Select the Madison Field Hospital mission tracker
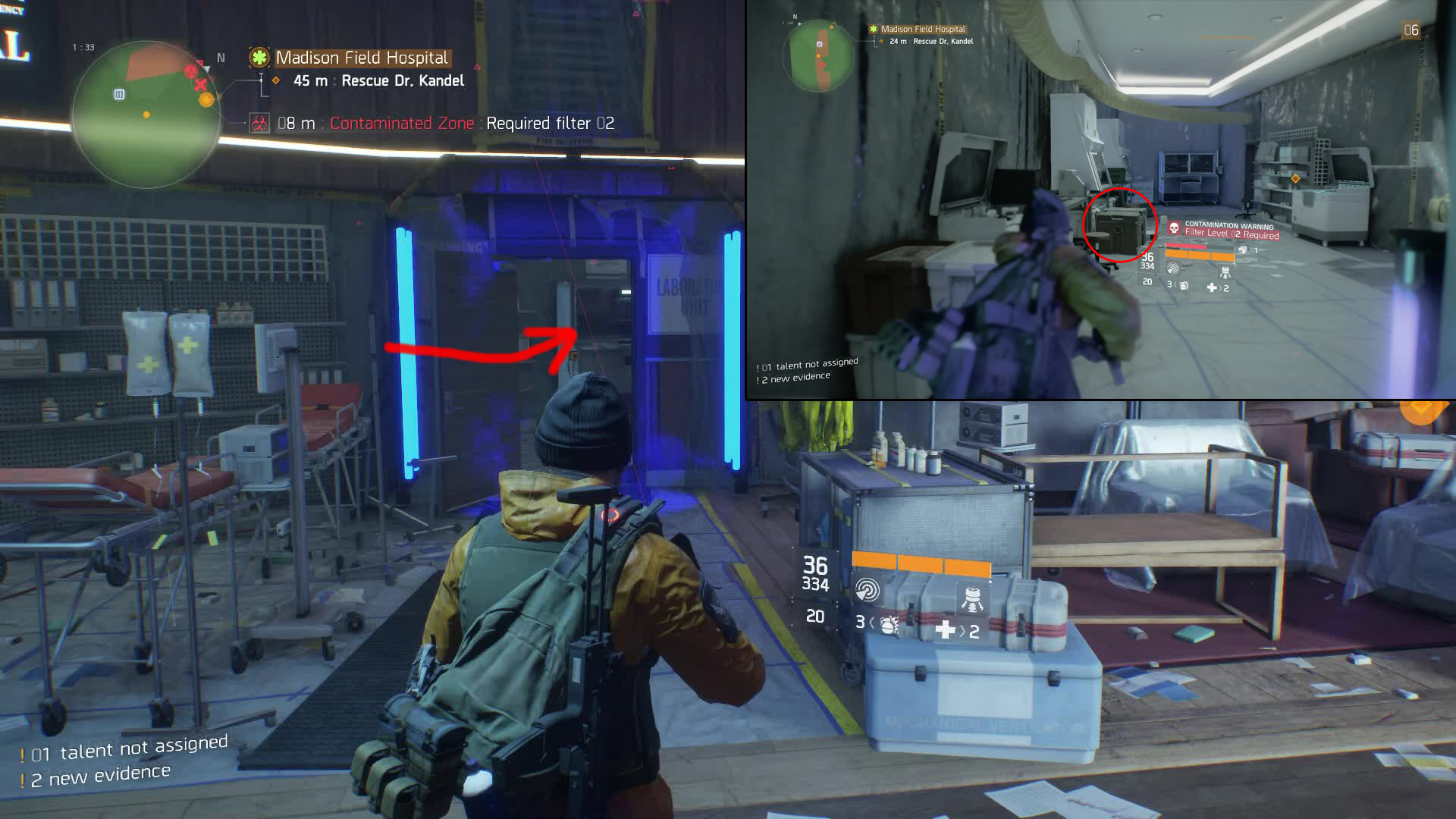 coord(362,58)
